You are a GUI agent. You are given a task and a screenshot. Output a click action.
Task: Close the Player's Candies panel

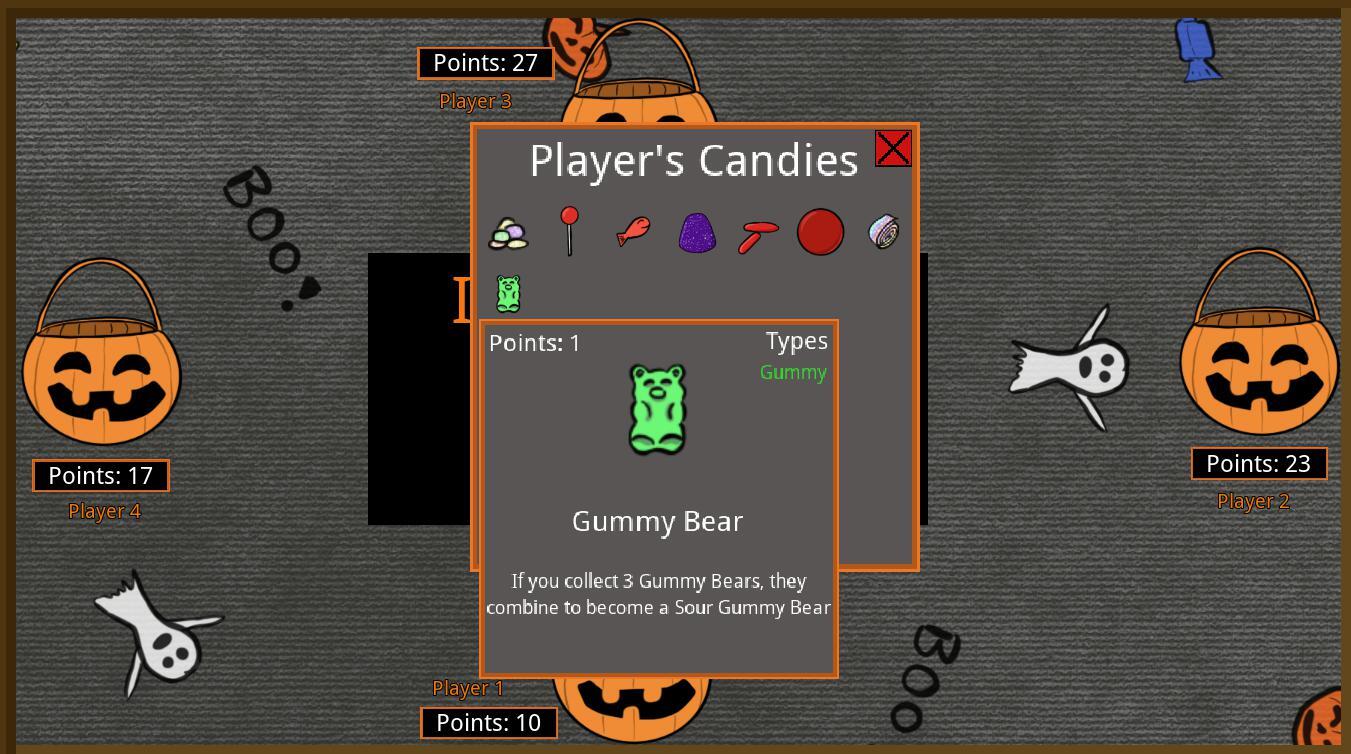[892, 148]
